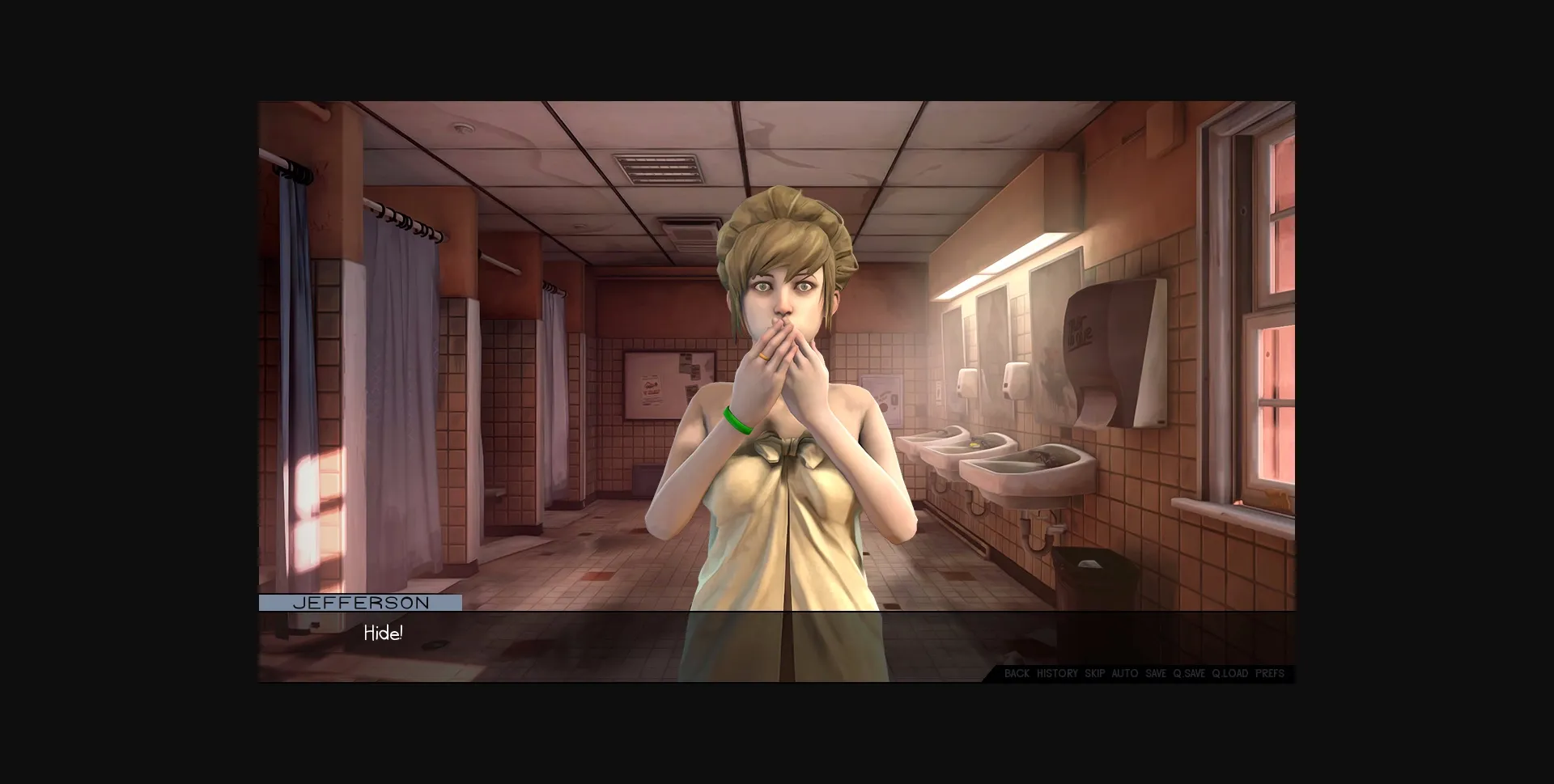
Task: Click the girl's green wristband
Action: point(738,421)
